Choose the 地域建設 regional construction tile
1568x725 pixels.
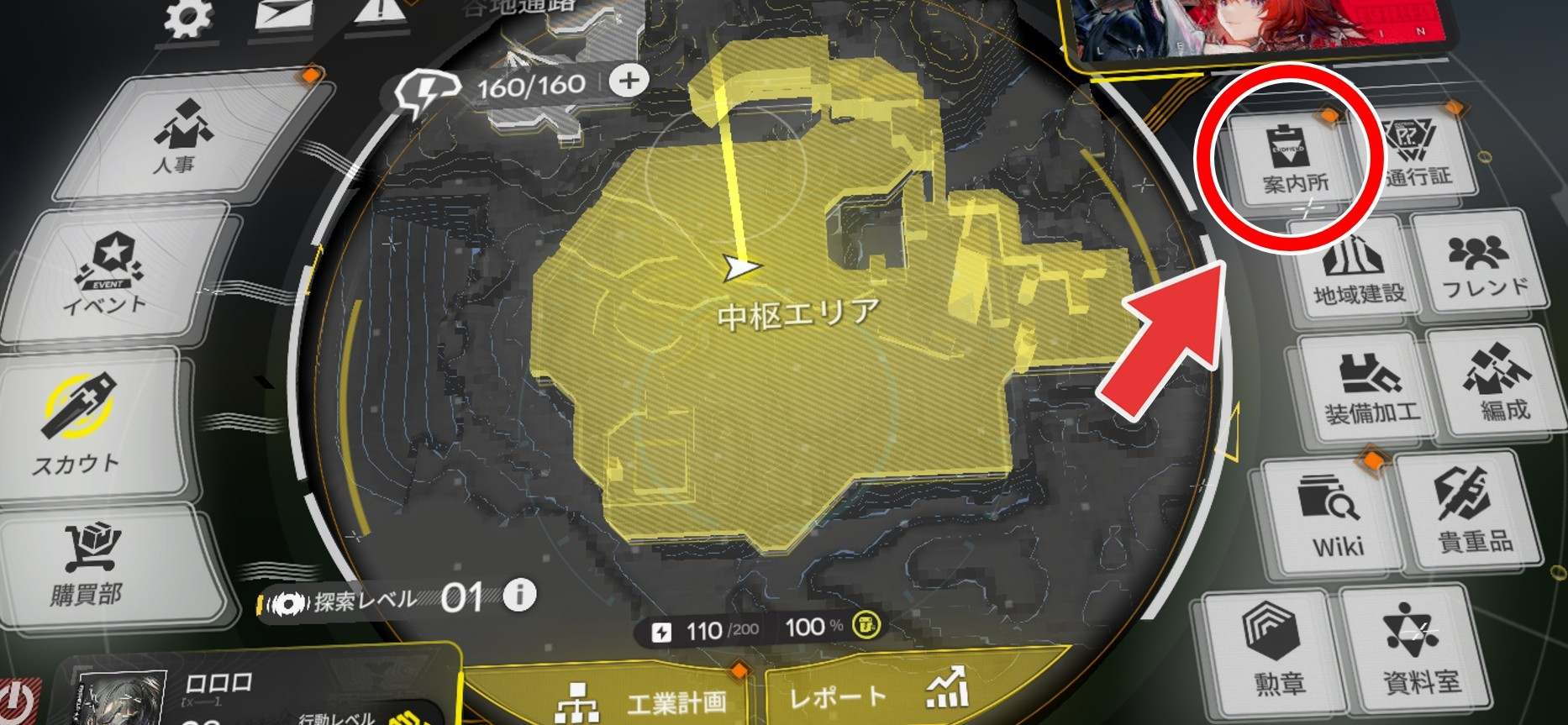1358,269
